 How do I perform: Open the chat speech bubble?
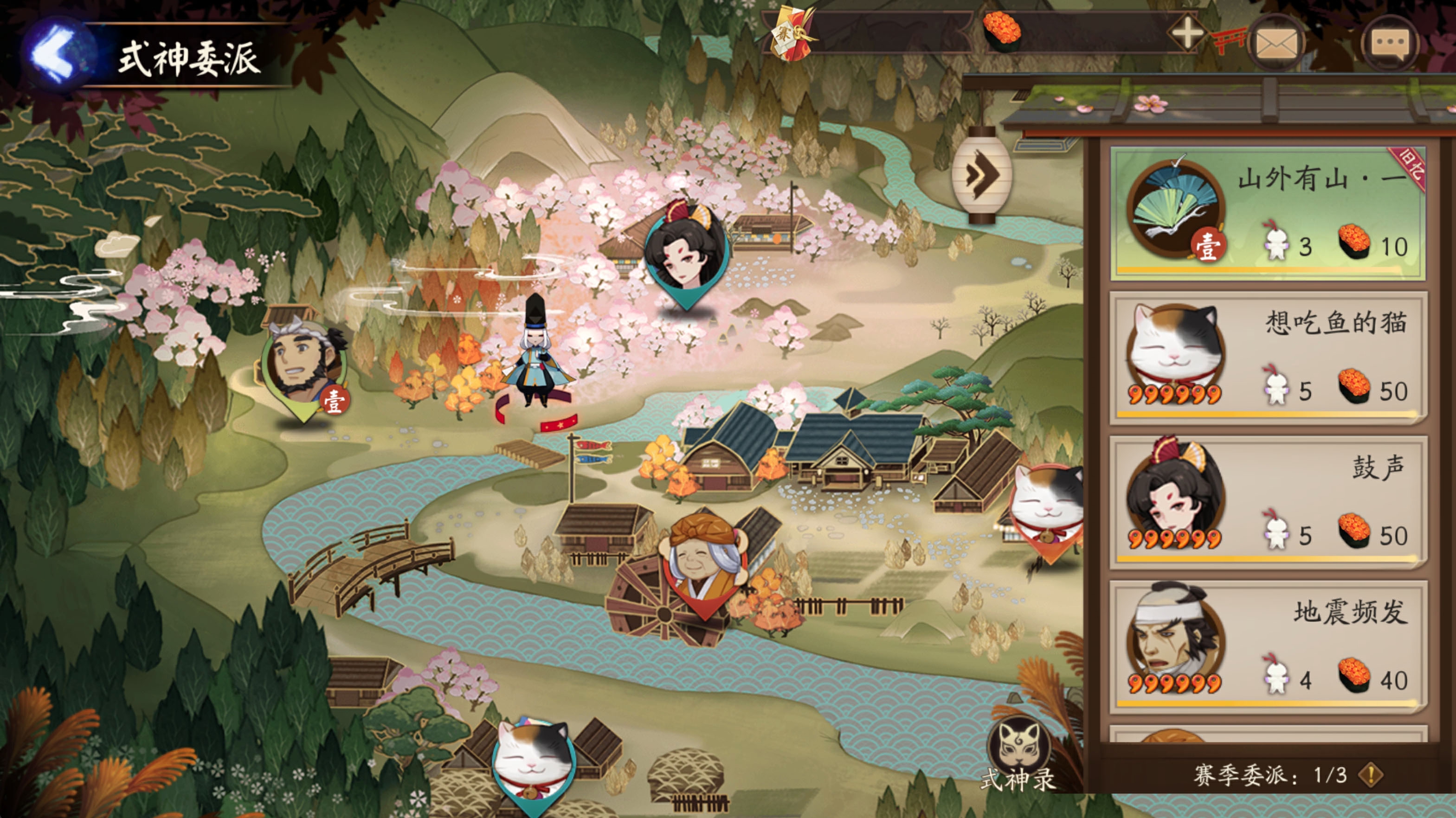1389,43
